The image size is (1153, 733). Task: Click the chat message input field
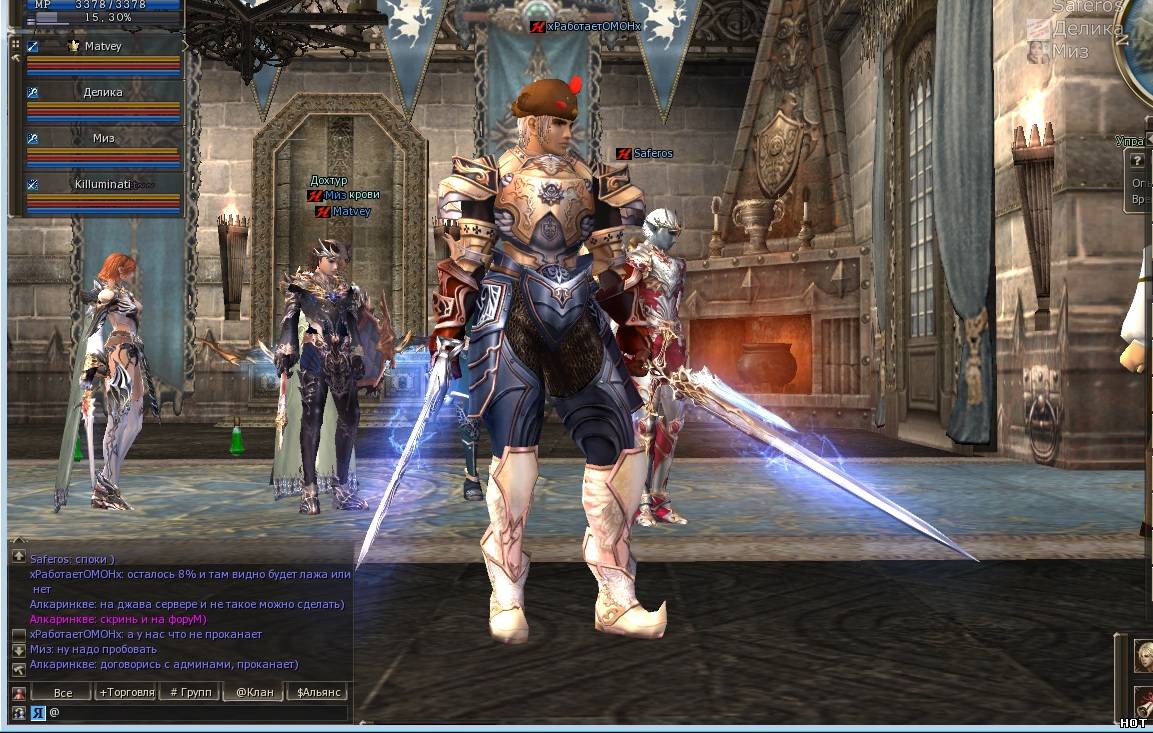[x=200, y=712]
